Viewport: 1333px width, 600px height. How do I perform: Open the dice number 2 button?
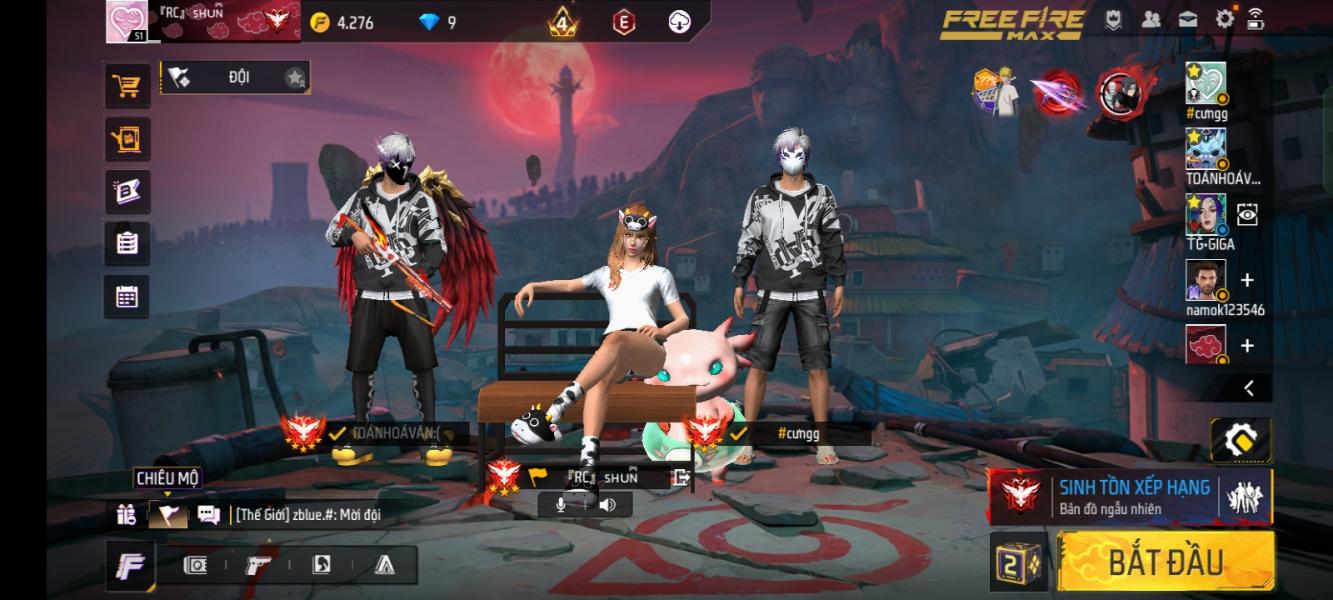pyautogui.click(x=1018, y=563)
